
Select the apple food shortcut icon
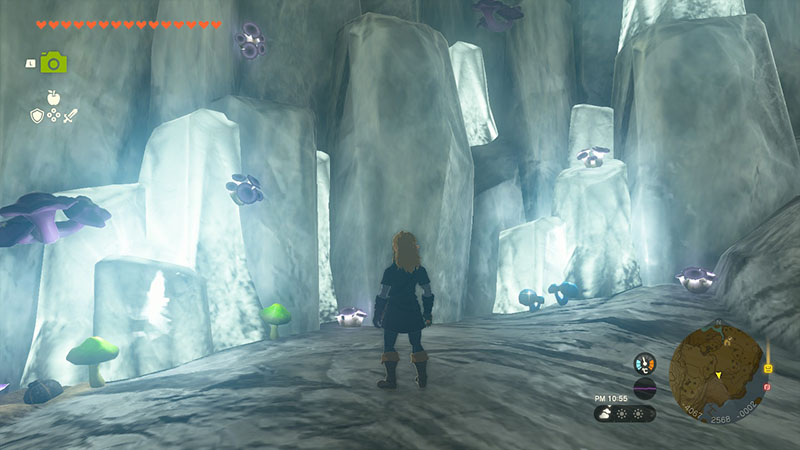pyautogui.click(x=53, y=97)
